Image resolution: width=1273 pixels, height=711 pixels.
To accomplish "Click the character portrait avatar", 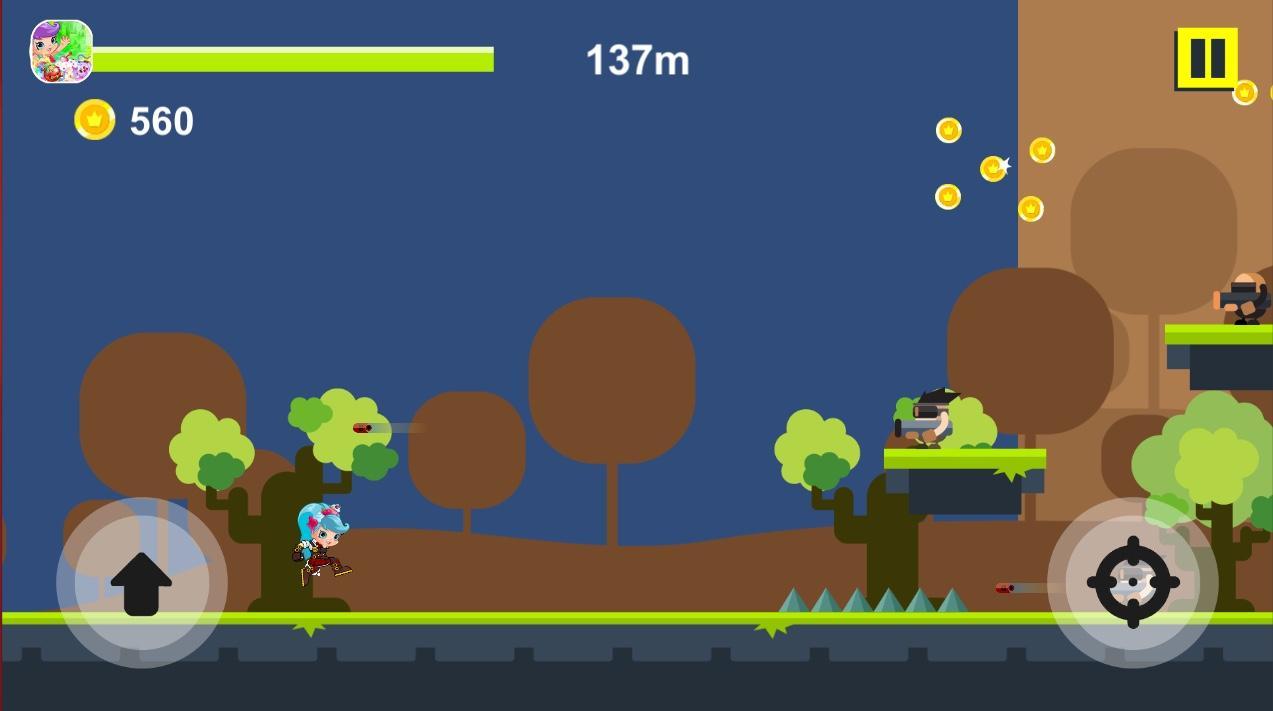I will (61, 52).
